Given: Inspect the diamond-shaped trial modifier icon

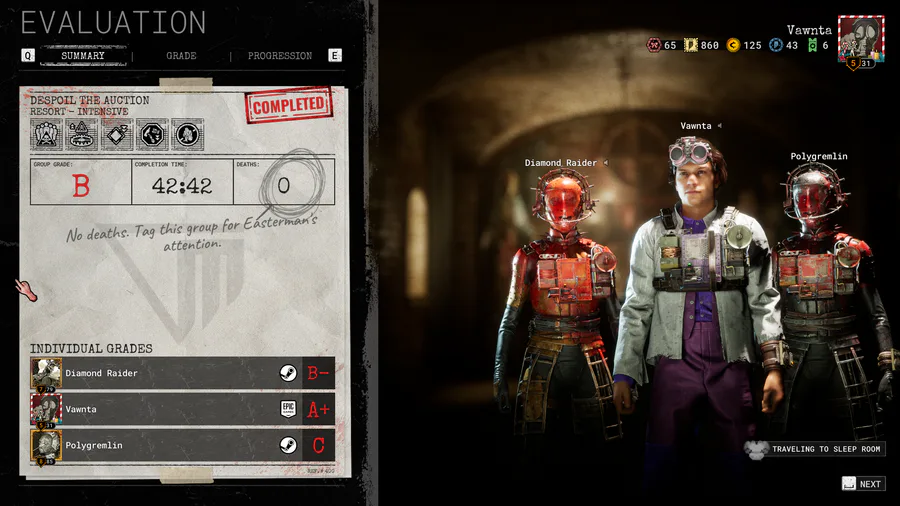Looking at the screenshot, I should pos(117,134).
